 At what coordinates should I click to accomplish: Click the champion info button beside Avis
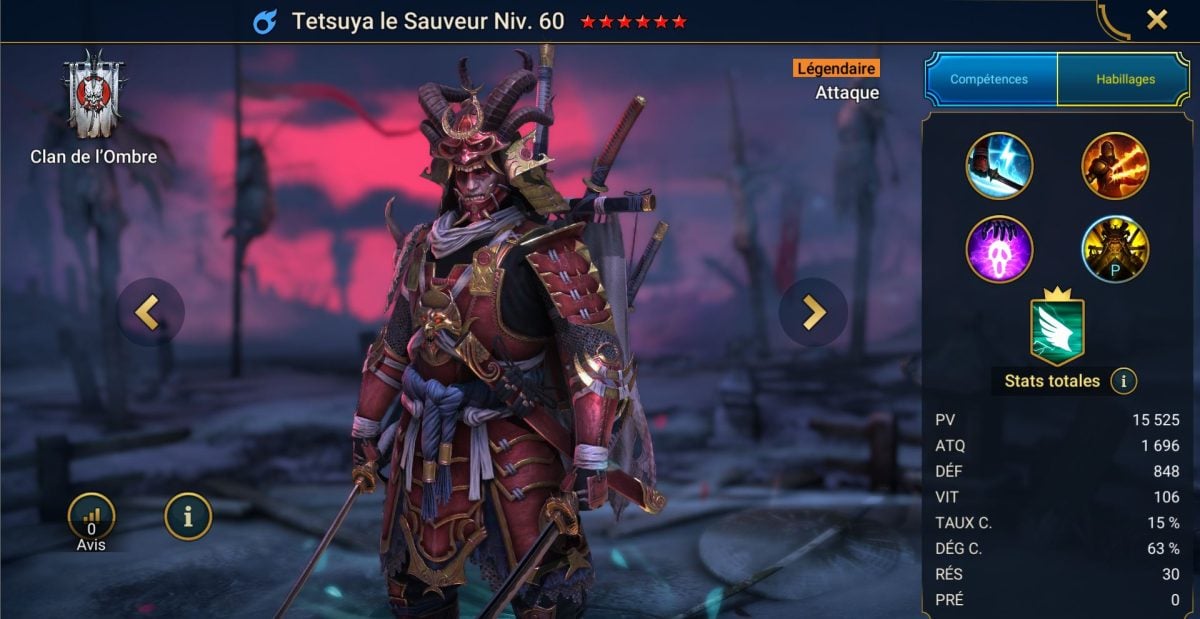[188, 517]
